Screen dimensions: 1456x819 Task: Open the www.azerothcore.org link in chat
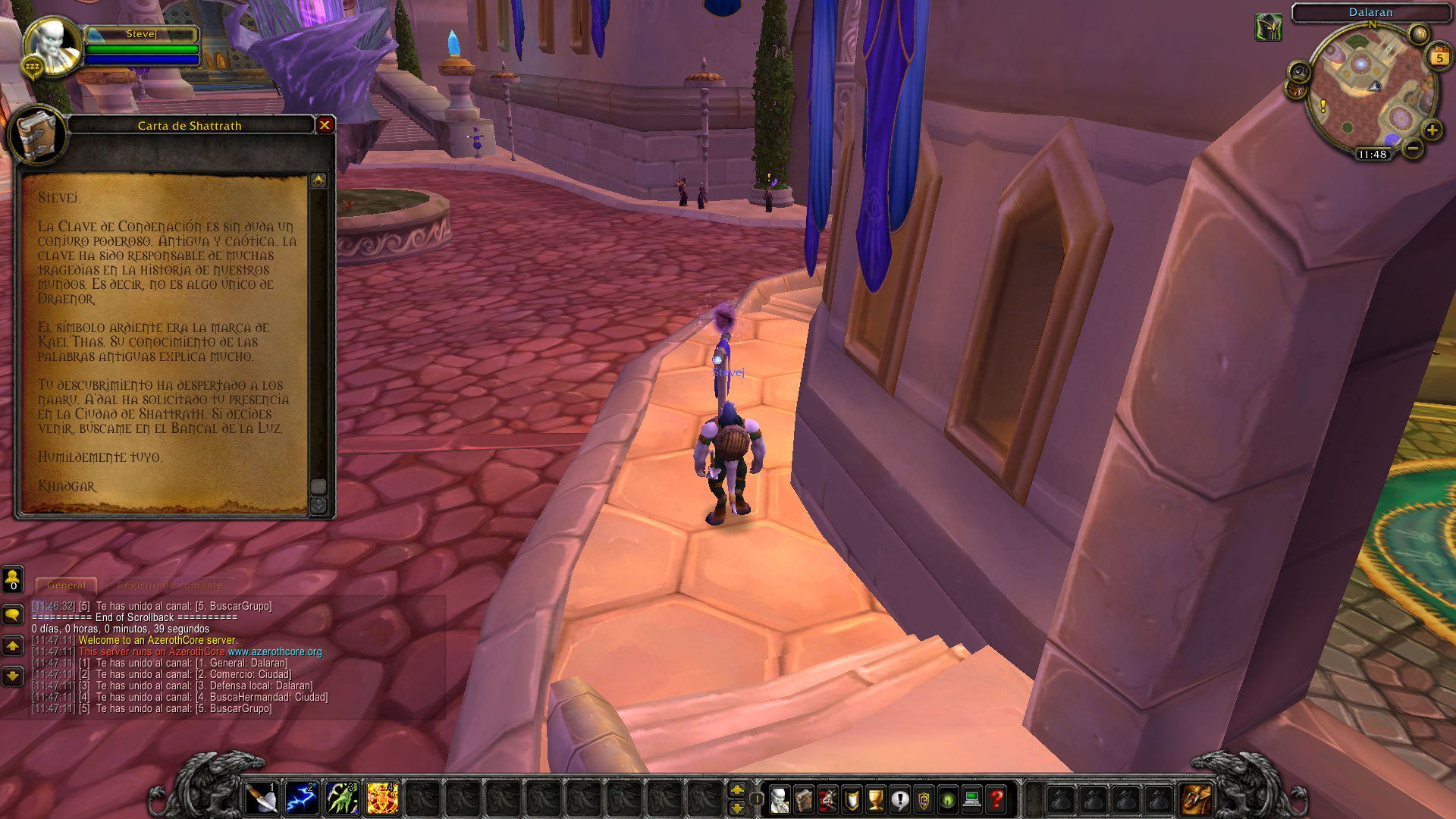point(275,651)
